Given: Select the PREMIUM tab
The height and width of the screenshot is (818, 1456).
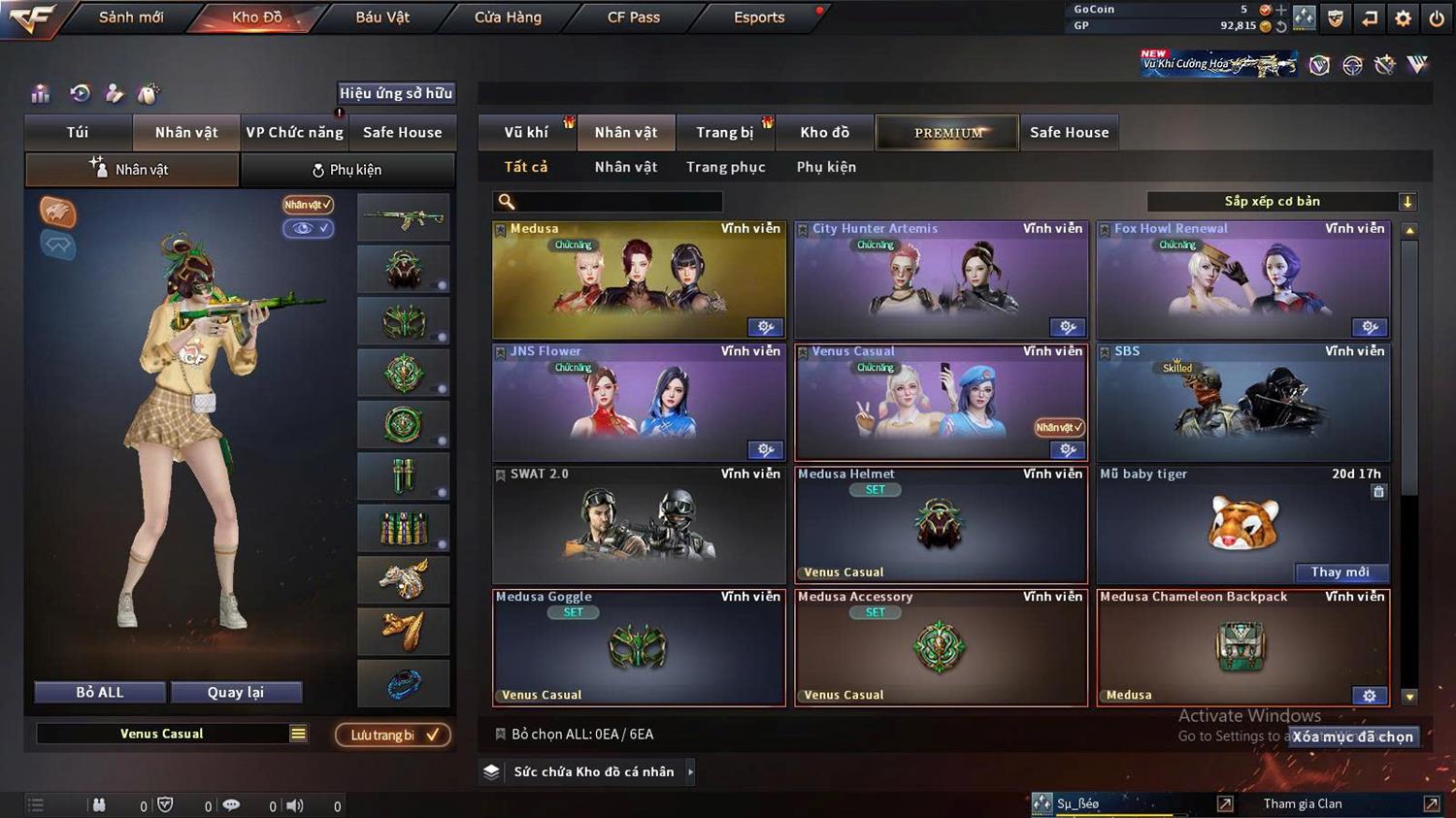Looking at the screenshot, I should [x=947, y=133].
